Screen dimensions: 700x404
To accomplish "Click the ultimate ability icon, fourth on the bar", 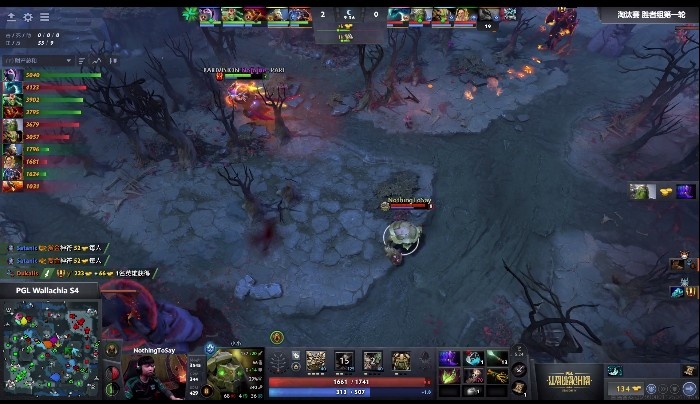I will pyautogui.click(x=400, y=360).
